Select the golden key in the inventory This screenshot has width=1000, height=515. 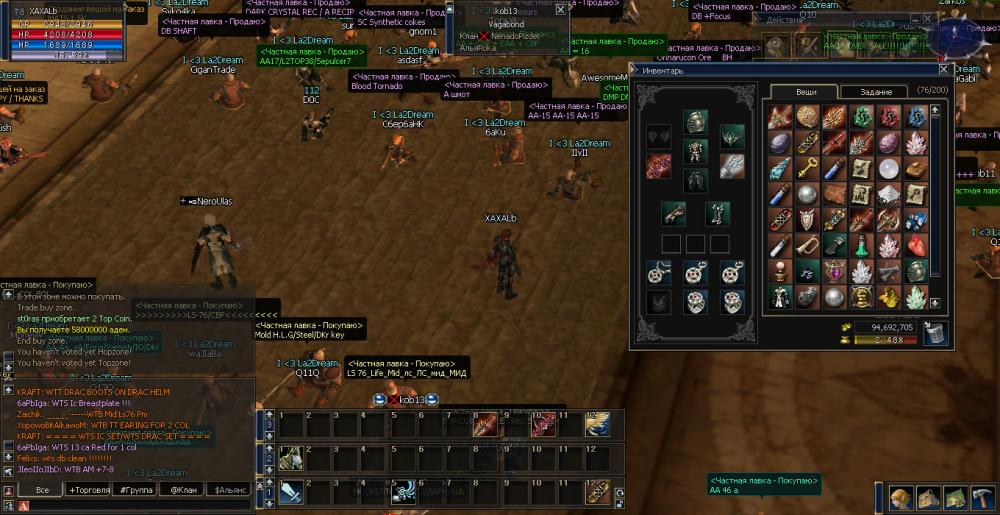tap(808, 168)
